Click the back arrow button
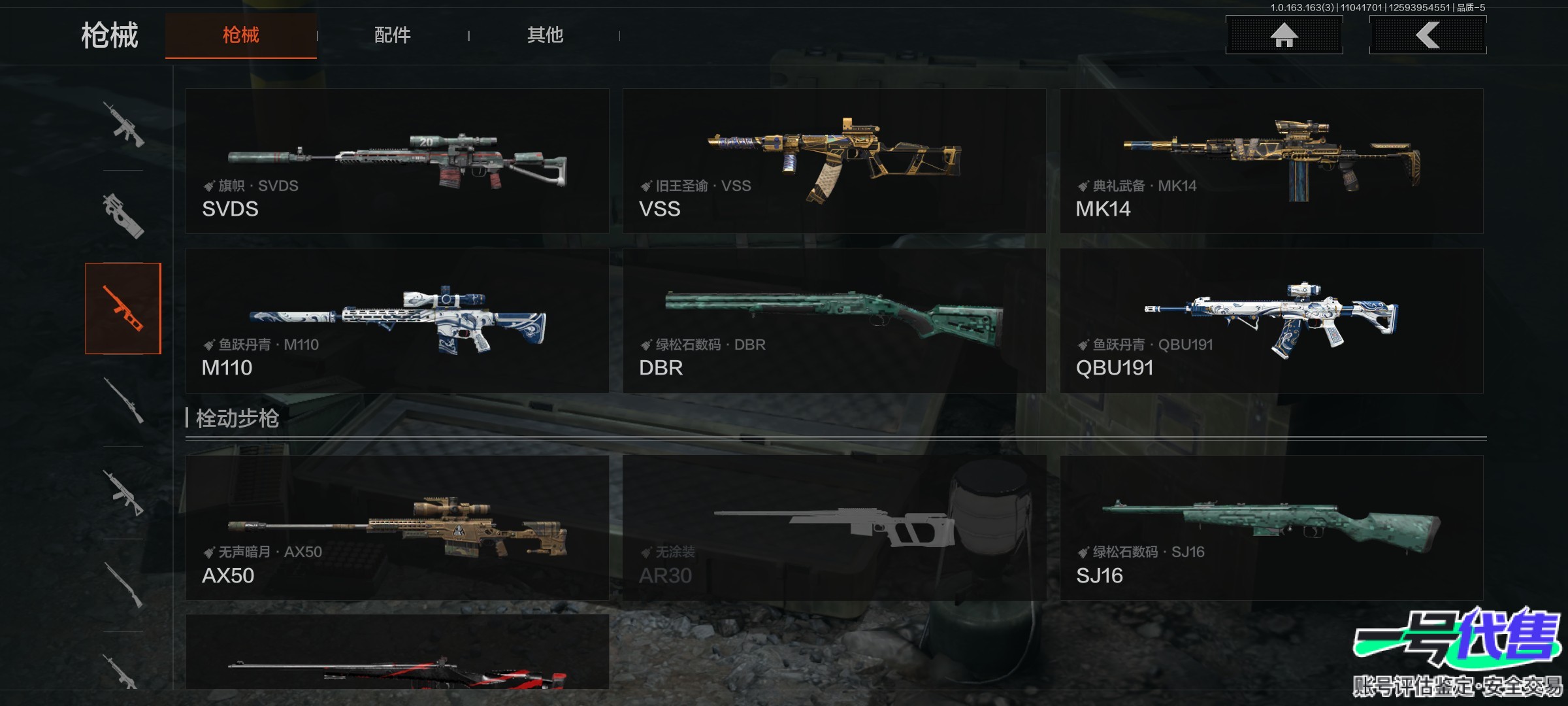 1428,35
